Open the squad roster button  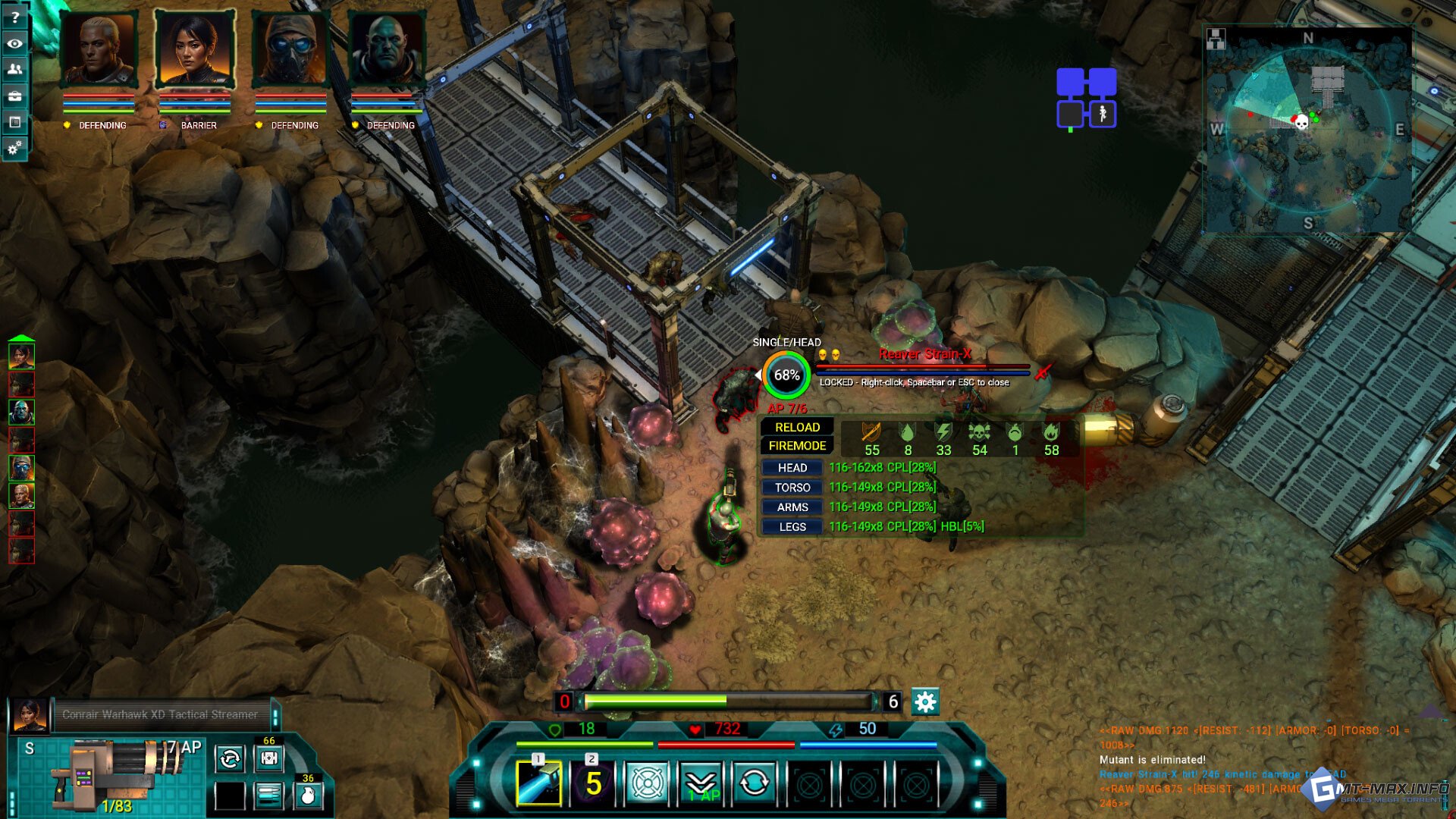(x=14, y=70)
